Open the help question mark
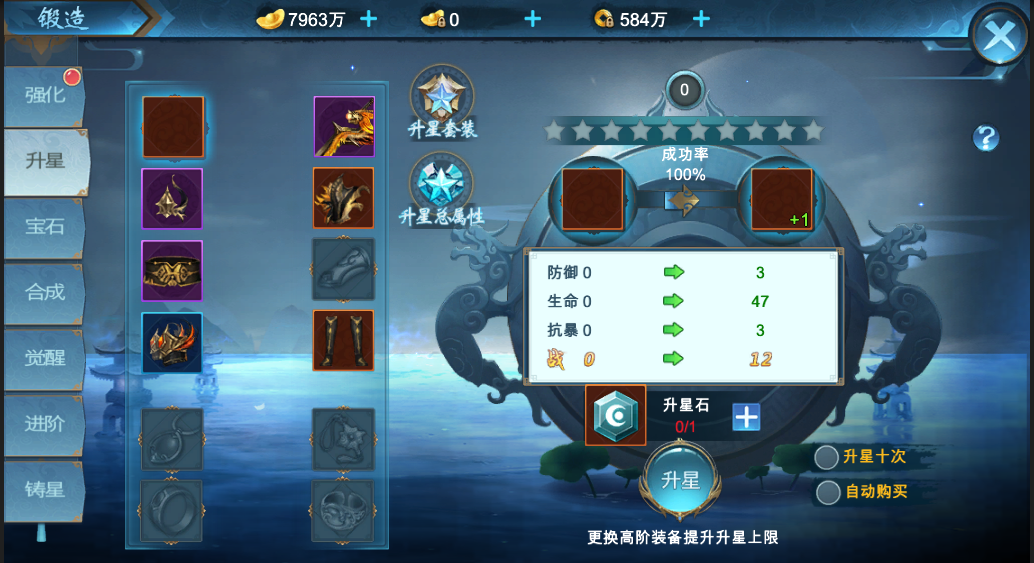1034x563 pixels. 986,138
